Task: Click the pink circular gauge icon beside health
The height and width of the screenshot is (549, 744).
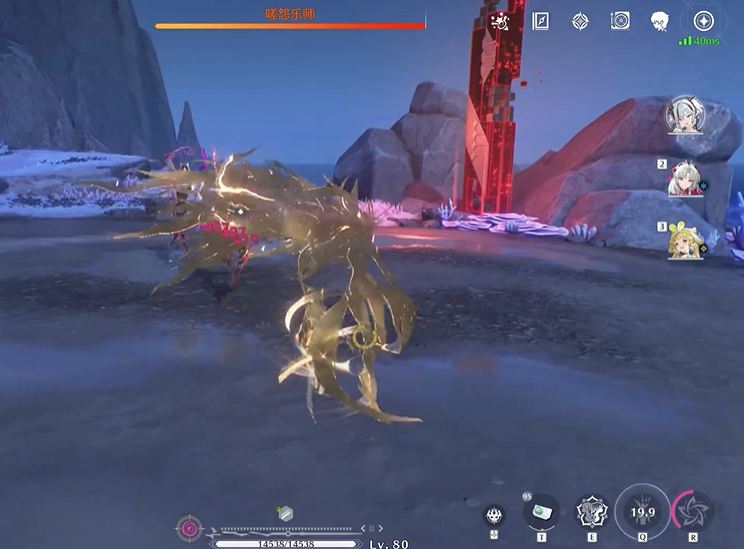Action: click(x=188, y=528)
